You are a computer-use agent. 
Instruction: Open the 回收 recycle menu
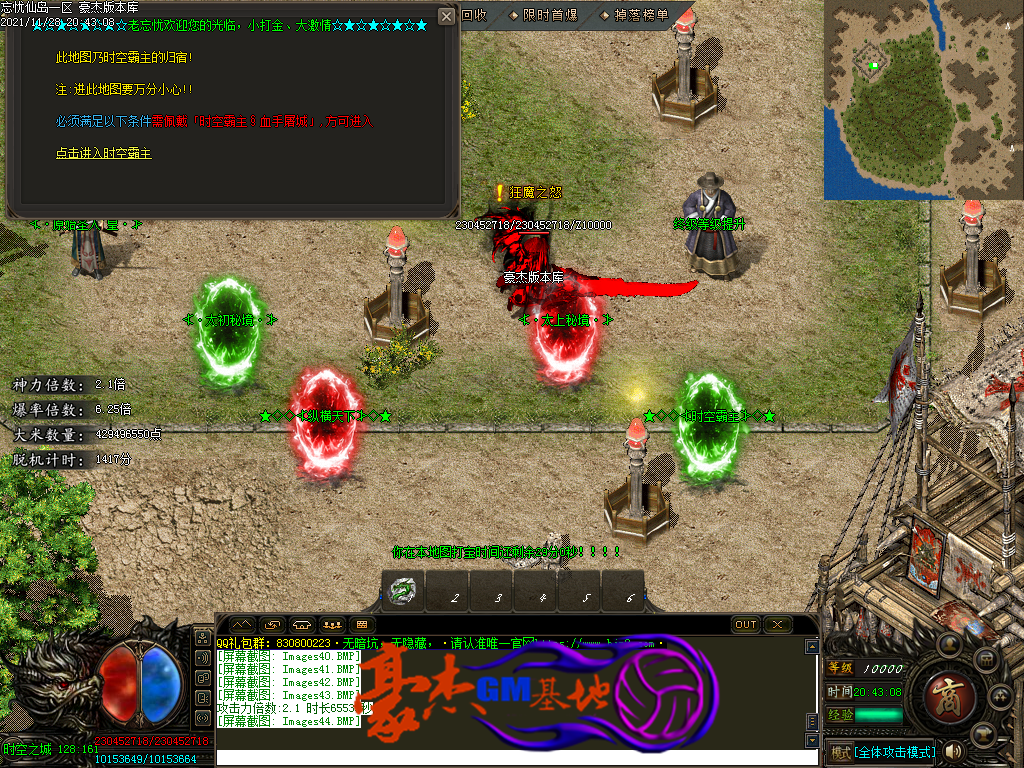point(474,15)
